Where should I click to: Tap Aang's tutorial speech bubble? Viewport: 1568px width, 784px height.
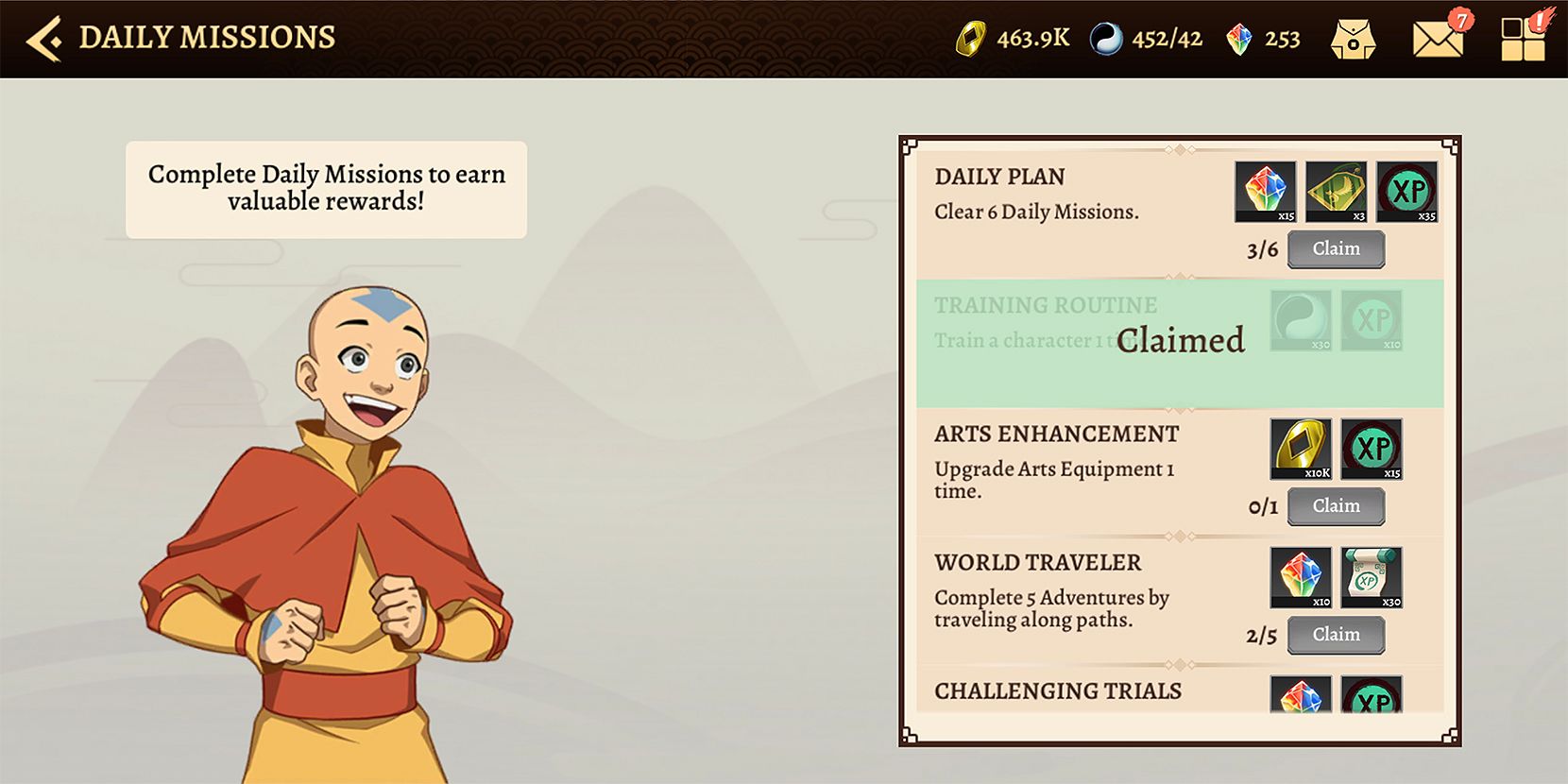[325, 187]
